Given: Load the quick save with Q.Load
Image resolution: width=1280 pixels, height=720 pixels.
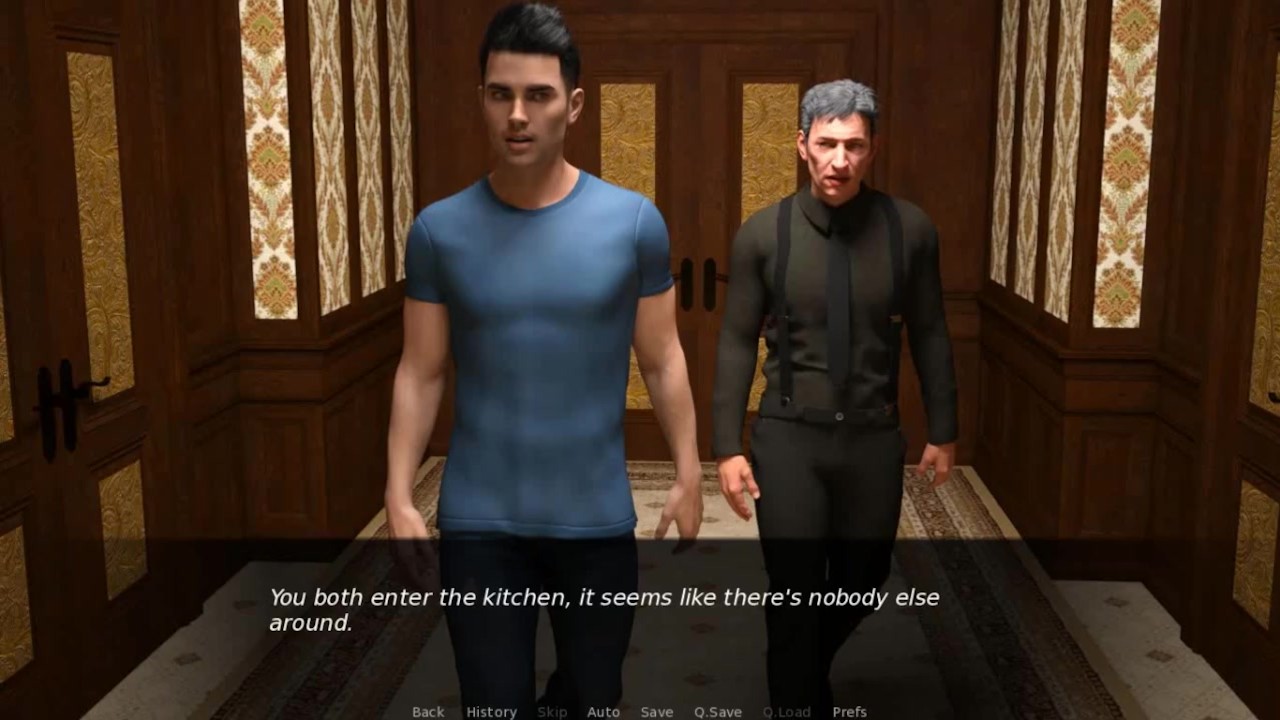Looking at the screenshot, I should point(786,712).
